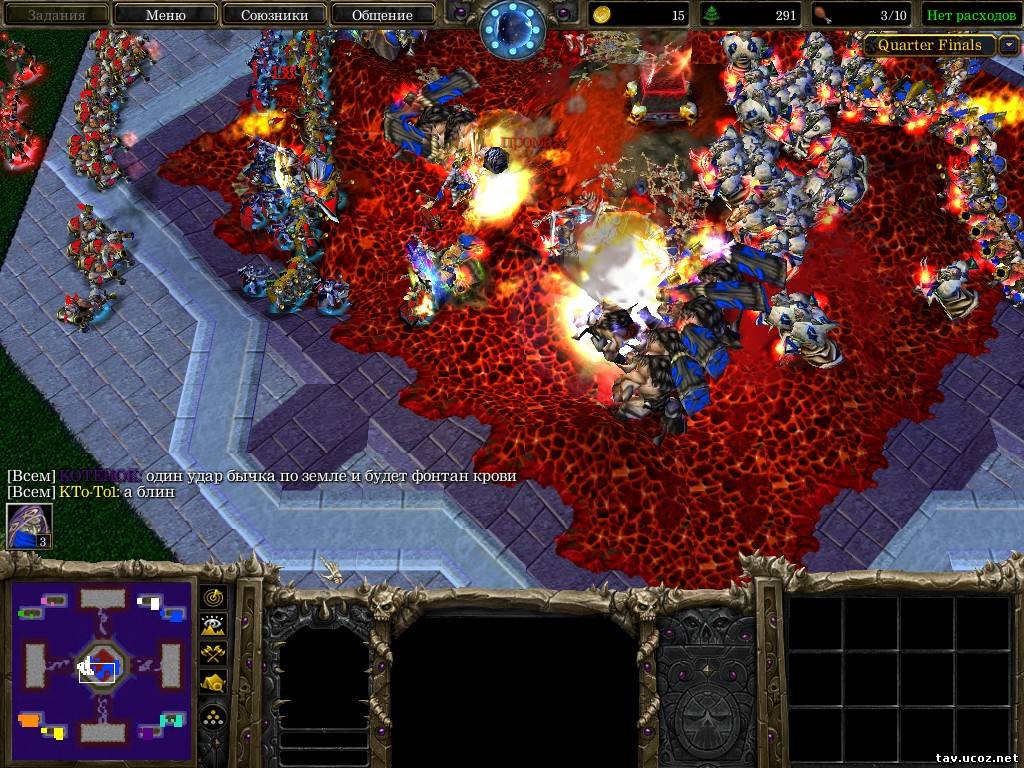Toggle formation movement dots button
1024x768 pixels.
point(214,716)
